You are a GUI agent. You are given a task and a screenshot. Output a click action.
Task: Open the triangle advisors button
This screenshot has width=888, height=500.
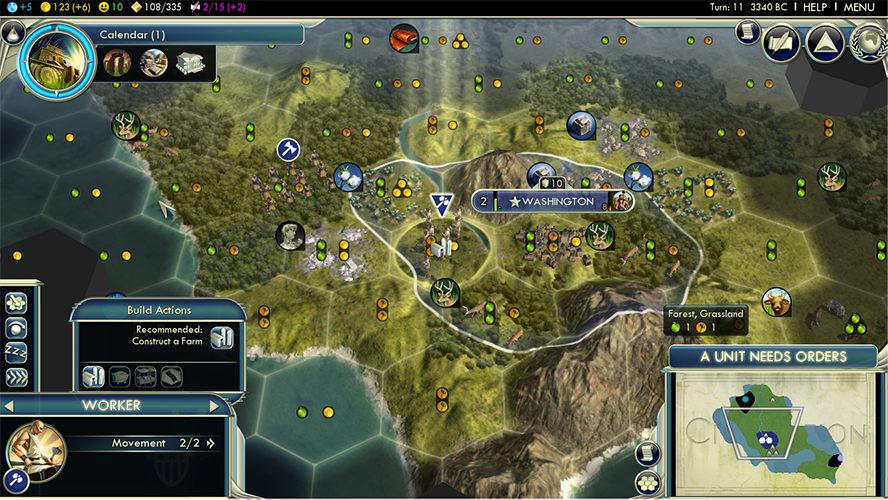825,43
